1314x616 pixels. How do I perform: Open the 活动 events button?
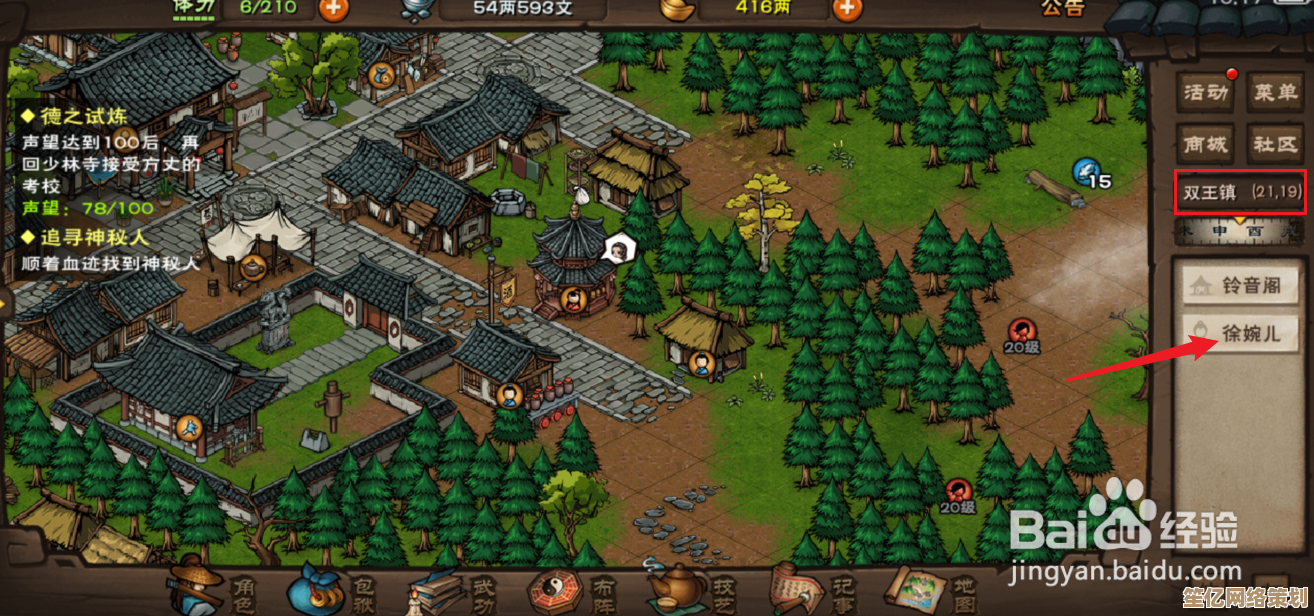pos(1204,93)
